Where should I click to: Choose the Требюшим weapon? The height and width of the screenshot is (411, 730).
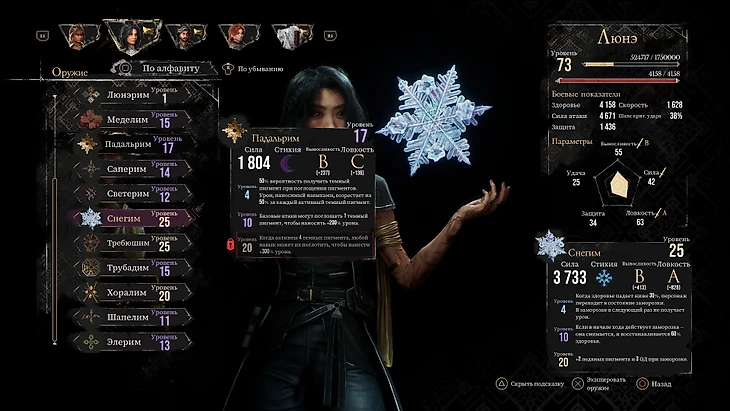click(125, 242)
